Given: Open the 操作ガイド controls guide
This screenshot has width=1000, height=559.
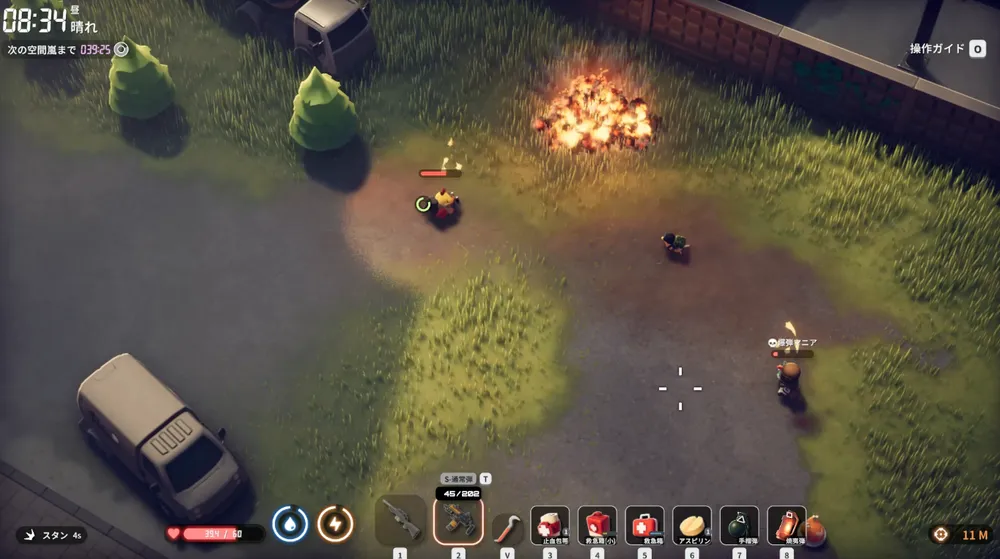Looking at the screenshot, I should click(947, 48).
